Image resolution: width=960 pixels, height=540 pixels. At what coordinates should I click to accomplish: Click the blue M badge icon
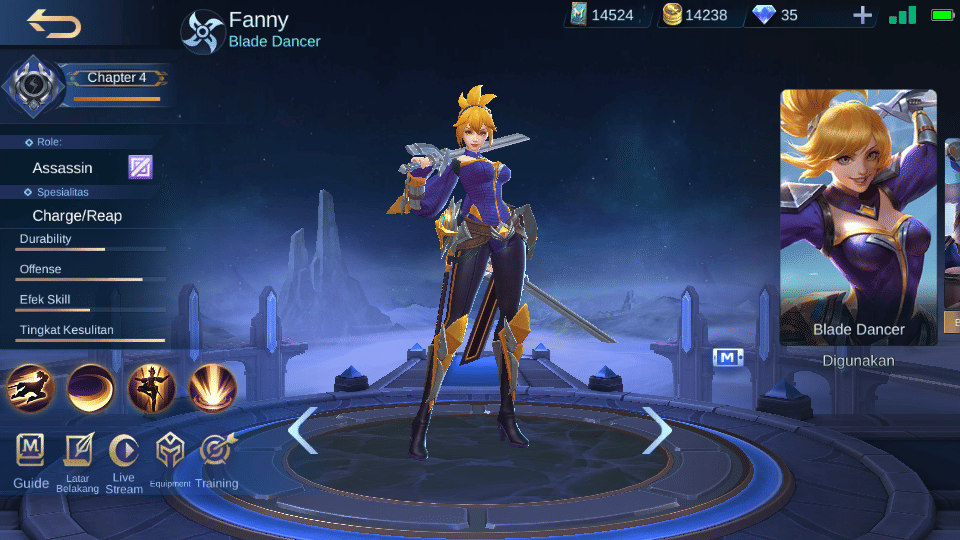point(728,357)
